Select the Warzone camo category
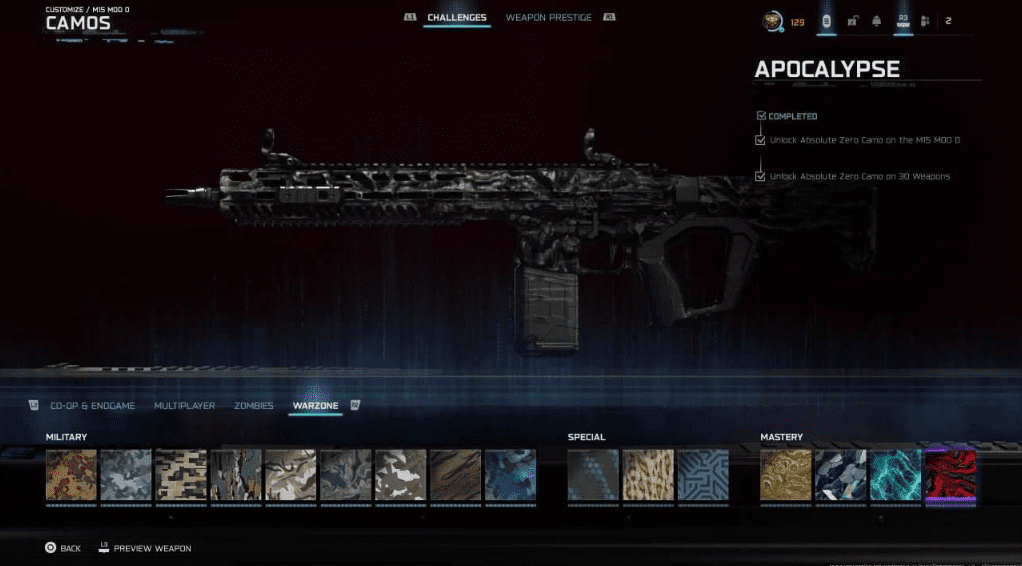 [315, 406]
